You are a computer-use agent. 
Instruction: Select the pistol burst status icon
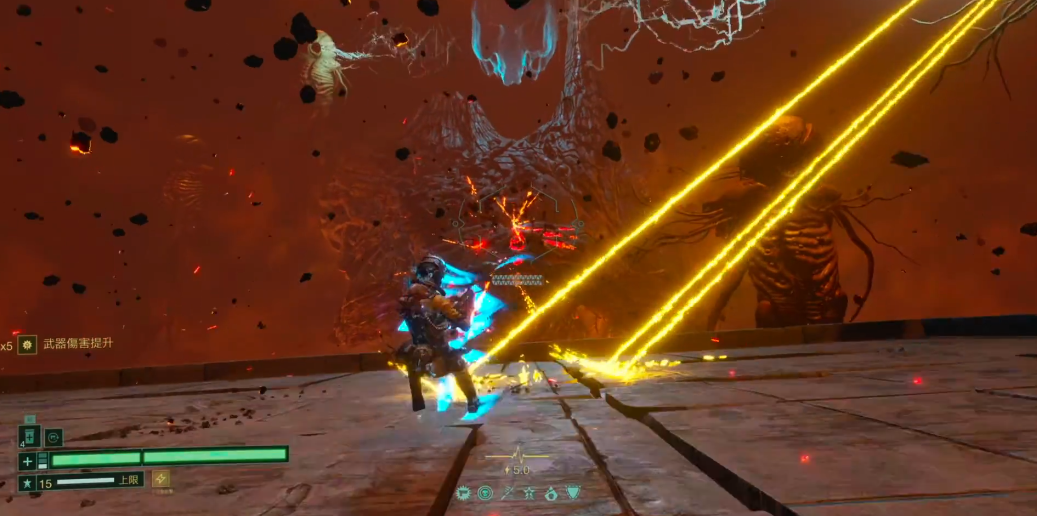464,492
